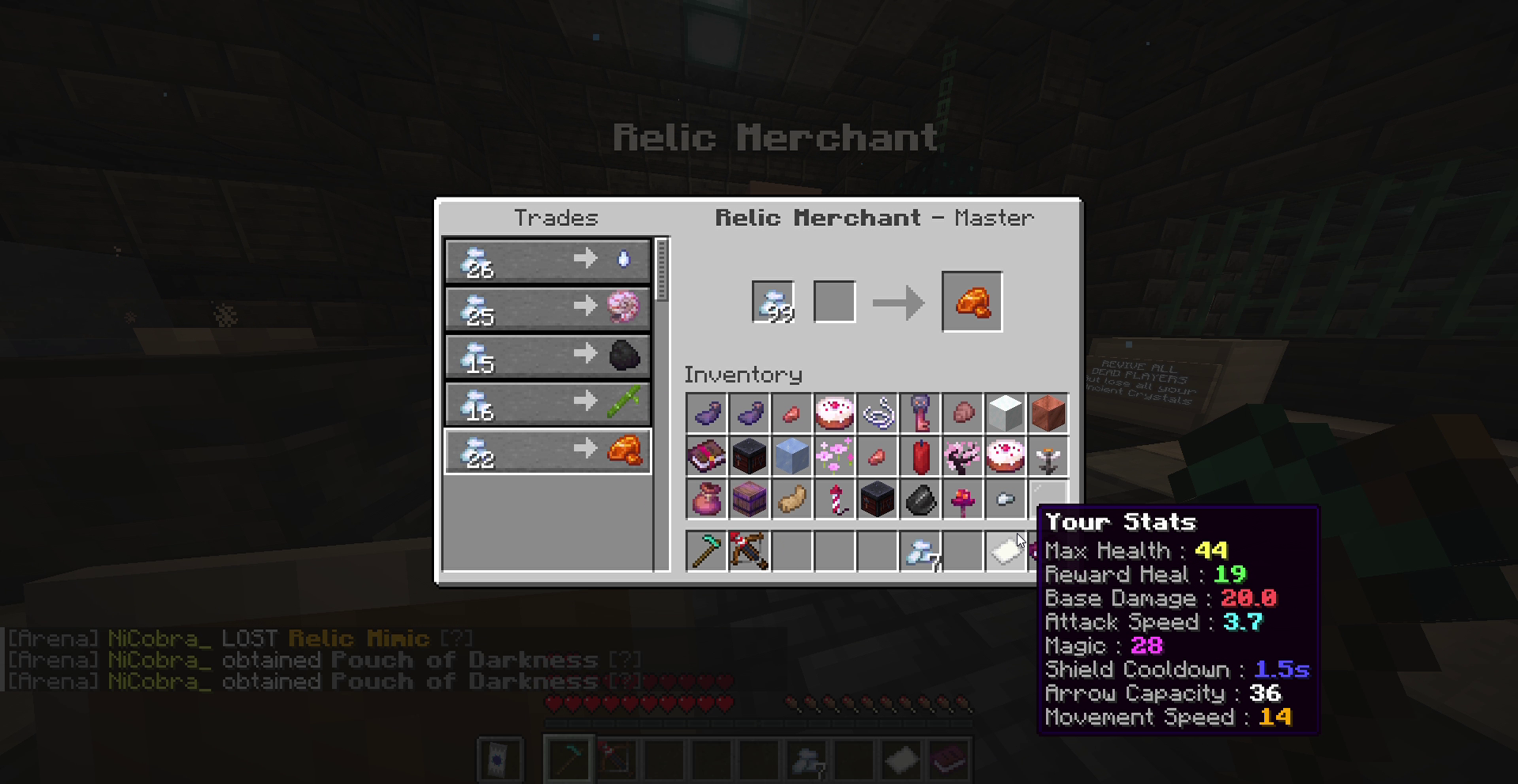Image resolution: width=1518 pixels, height=784 pixels.
Task: Select the 16-cost bamboo trade
Action: point(547,403)
